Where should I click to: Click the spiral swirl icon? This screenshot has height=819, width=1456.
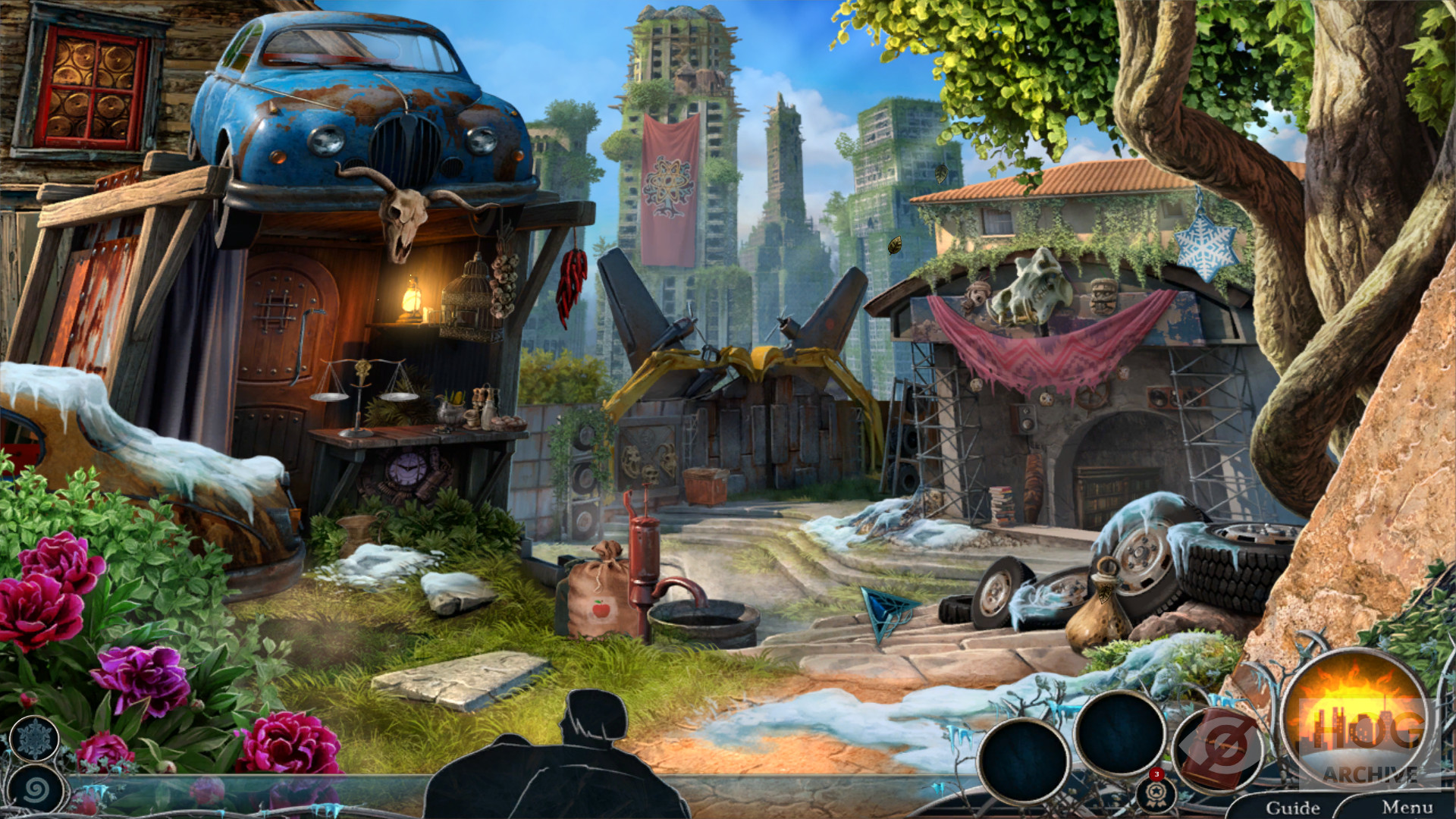36,790
